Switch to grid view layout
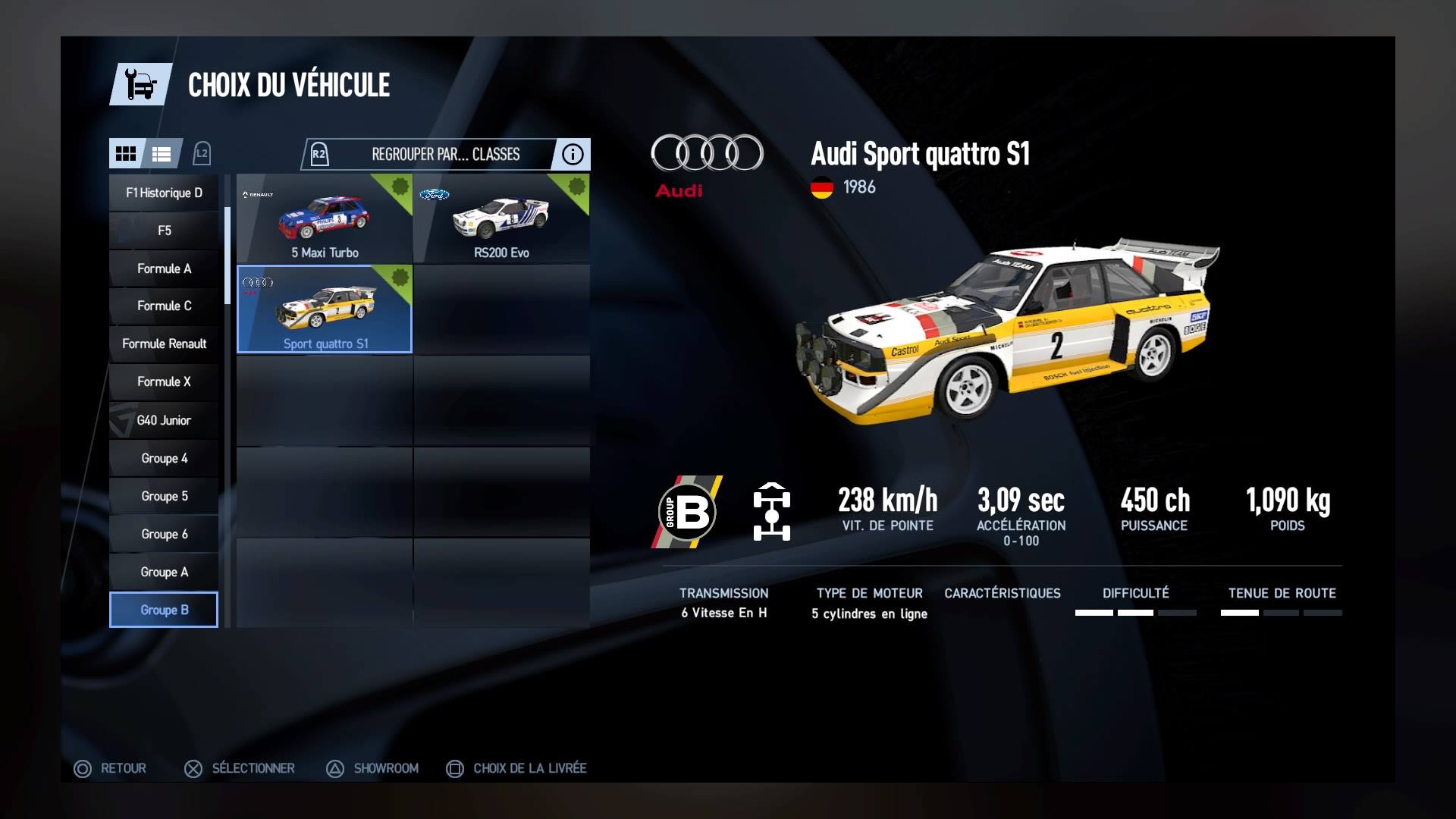Viewport: 1456px width, 819px height. point(126,154)
